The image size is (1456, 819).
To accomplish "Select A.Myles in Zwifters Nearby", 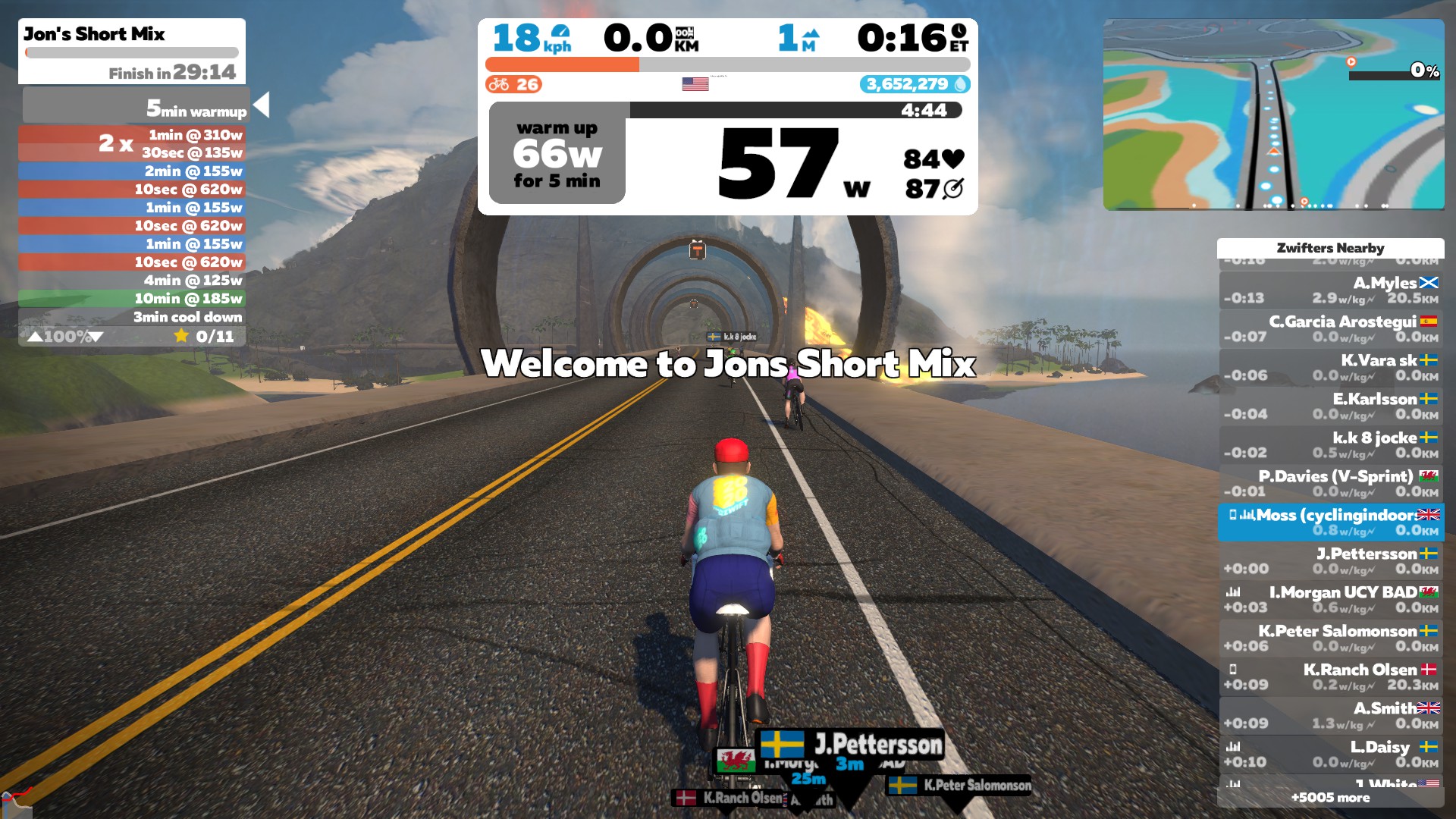I will click(1331, 290).
